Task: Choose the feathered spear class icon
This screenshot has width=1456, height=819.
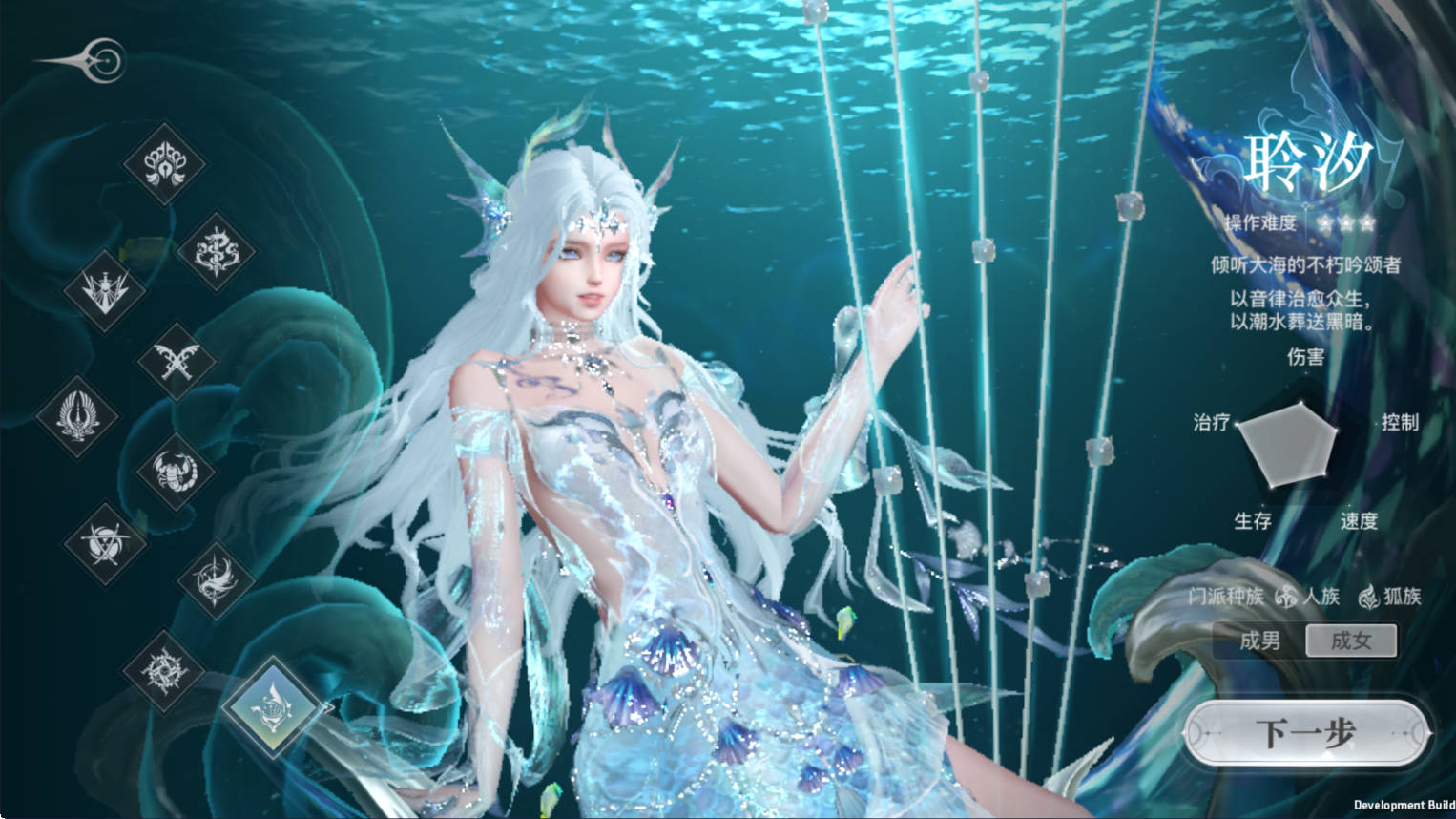Action: (x=216, y=579)
